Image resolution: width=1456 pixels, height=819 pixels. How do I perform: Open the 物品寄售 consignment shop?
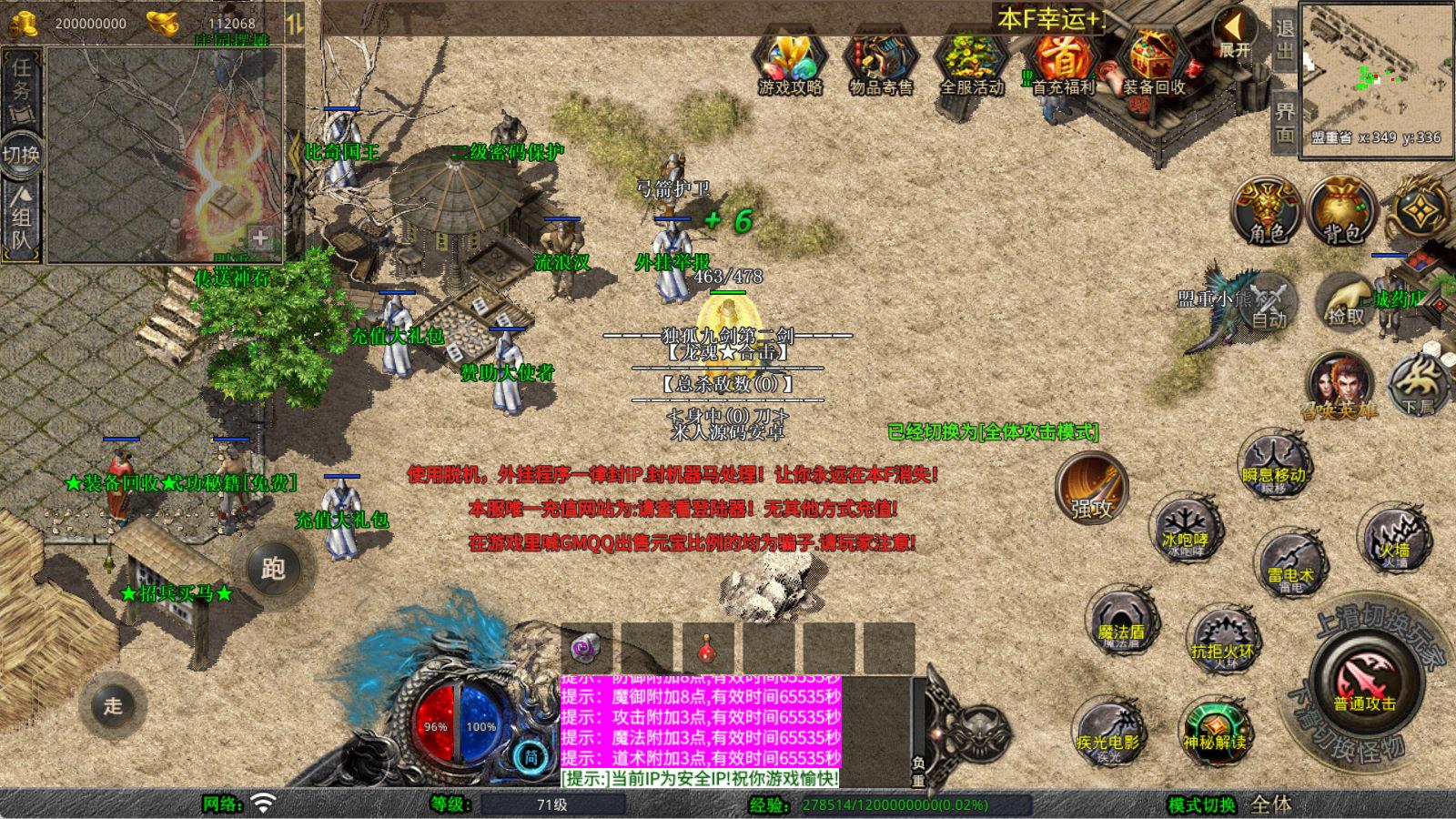click(880, 62)
